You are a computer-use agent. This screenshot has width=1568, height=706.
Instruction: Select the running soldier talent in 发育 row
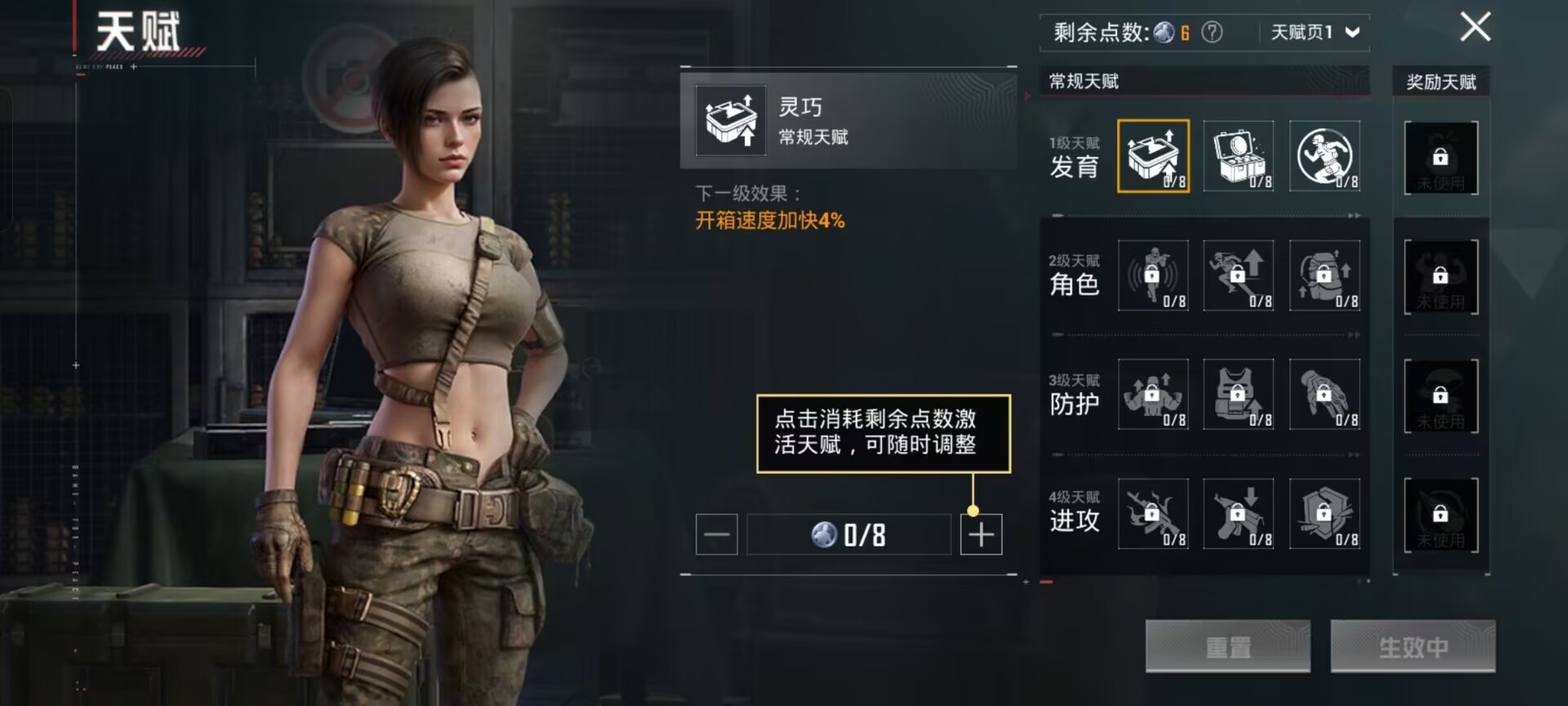[1325, 157]
